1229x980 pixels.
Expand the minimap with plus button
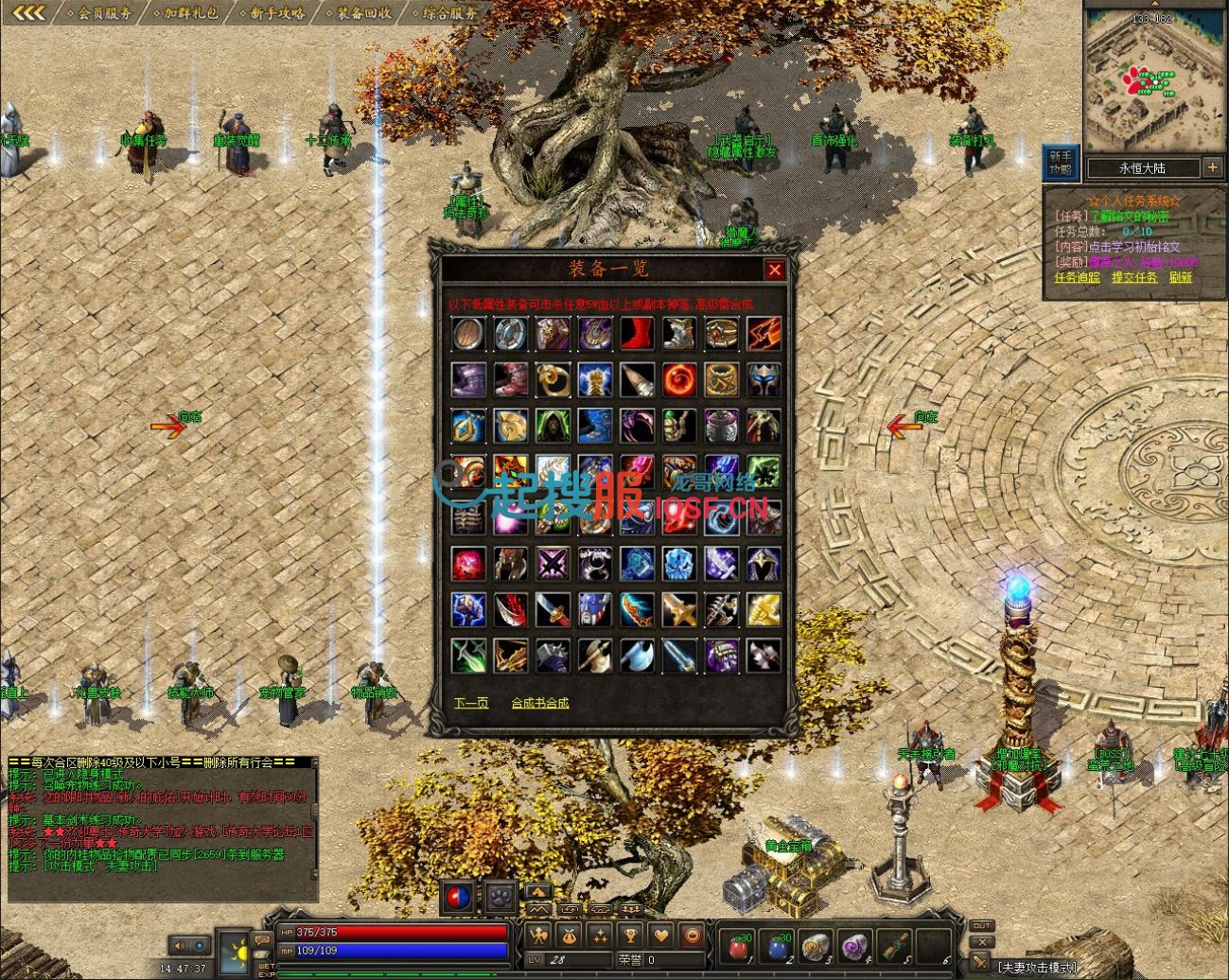(1212, 167)
